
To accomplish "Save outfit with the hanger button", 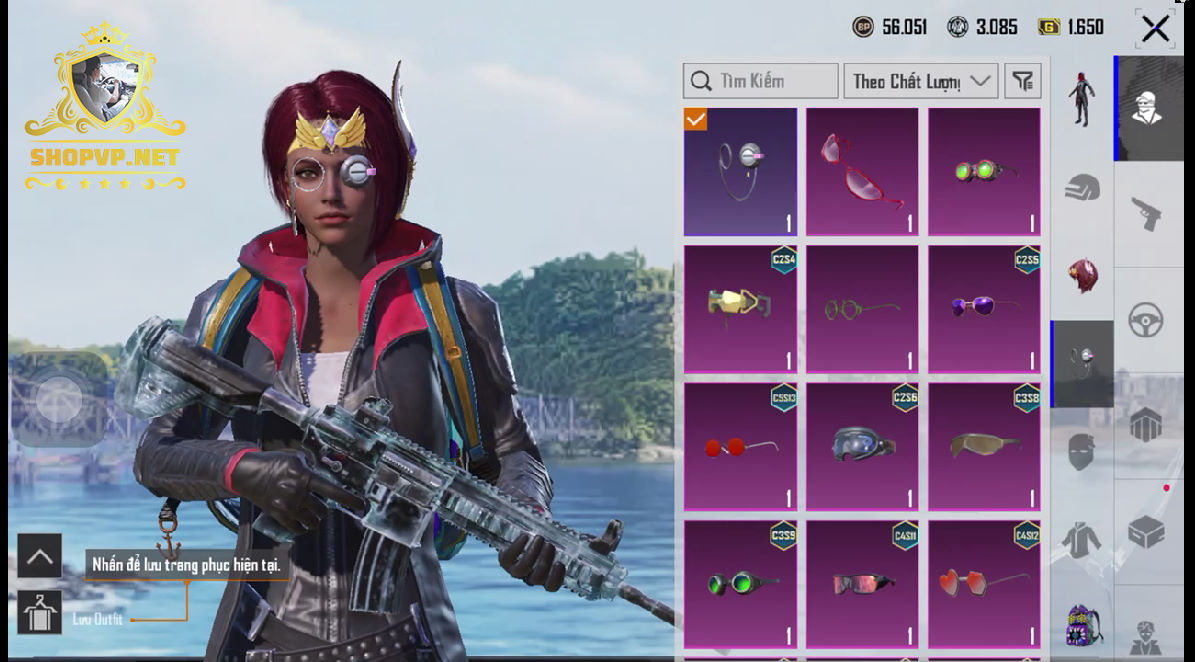I will pyautogui.click(x=40, y=613).
